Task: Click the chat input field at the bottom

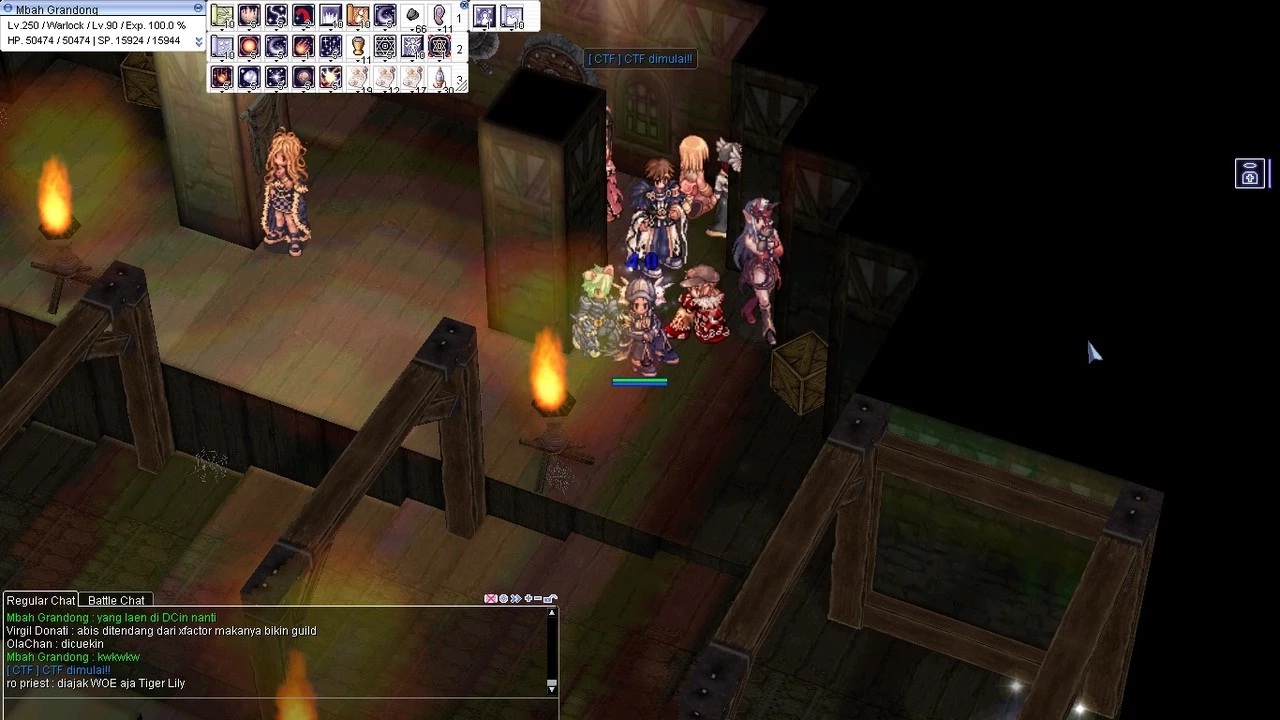Action: pyautogui.click(x=270, y=712)
